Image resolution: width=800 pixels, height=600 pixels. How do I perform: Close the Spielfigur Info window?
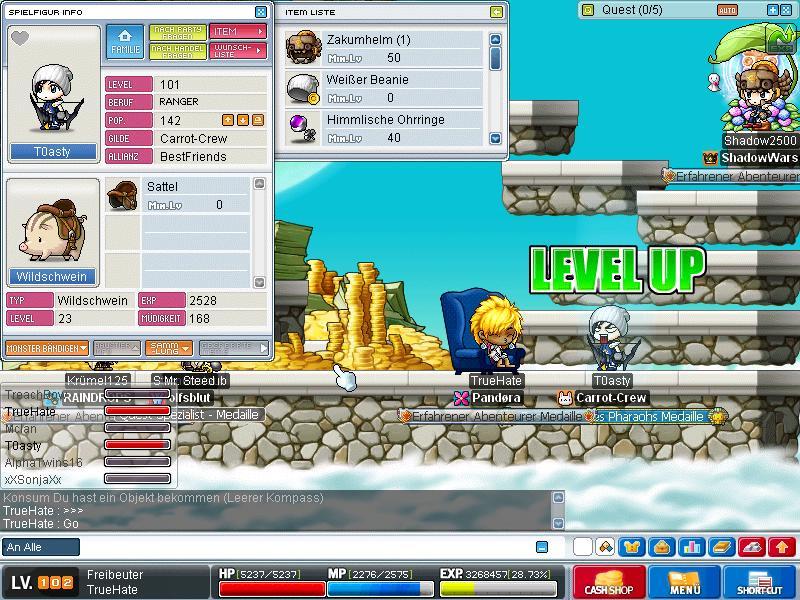click(x=261, y=12)
